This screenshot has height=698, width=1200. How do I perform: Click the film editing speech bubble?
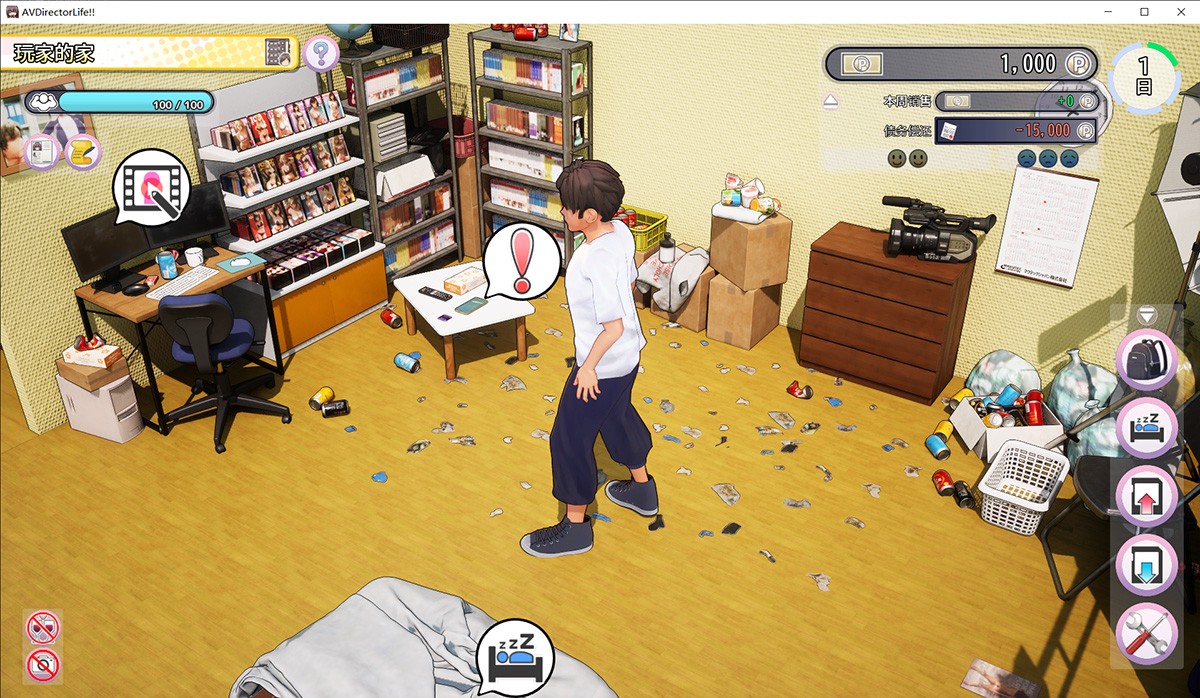[x=151, y=187]
